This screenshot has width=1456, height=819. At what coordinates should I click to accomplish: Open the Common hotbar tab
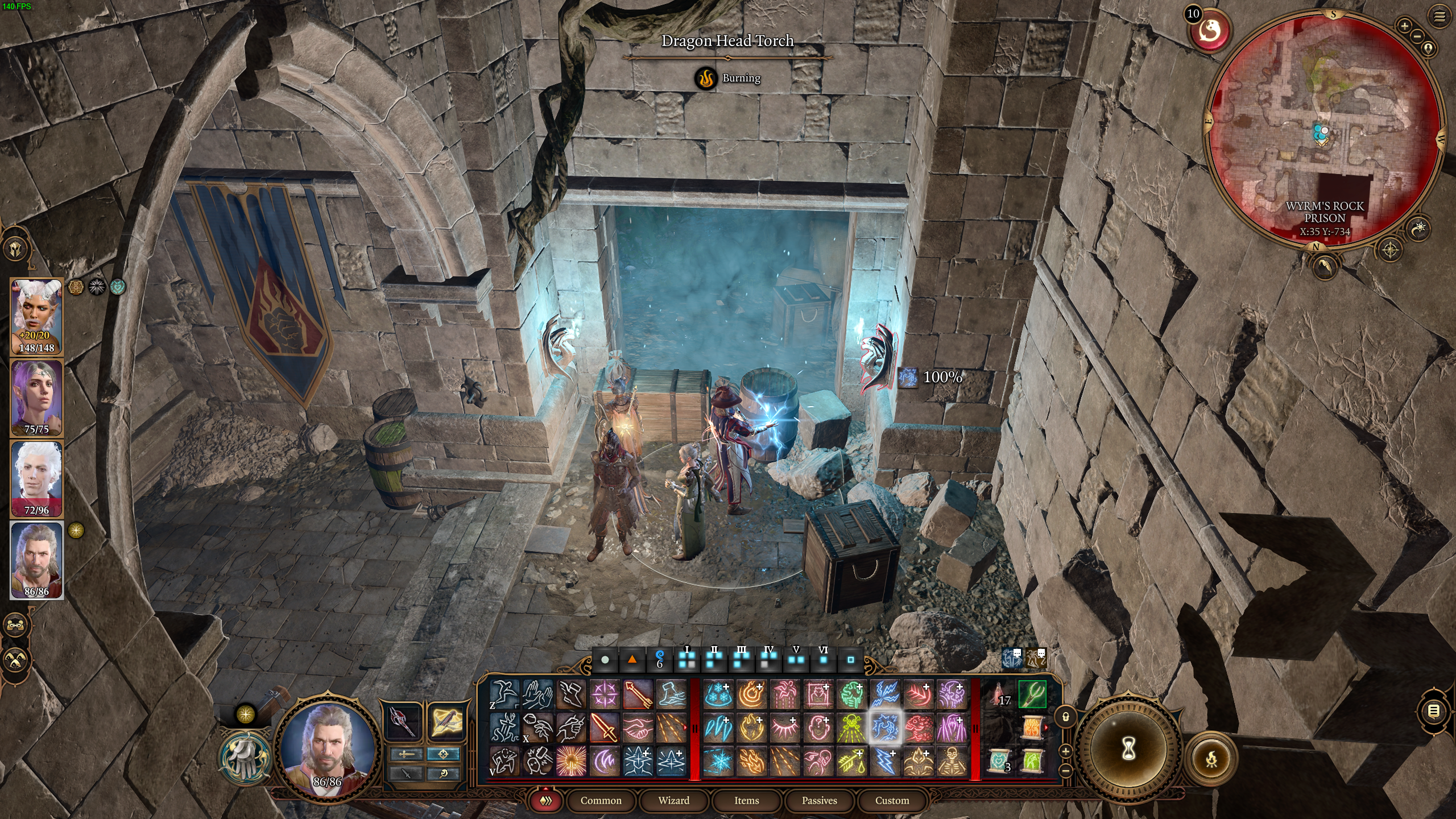click(x=601, y=800)
